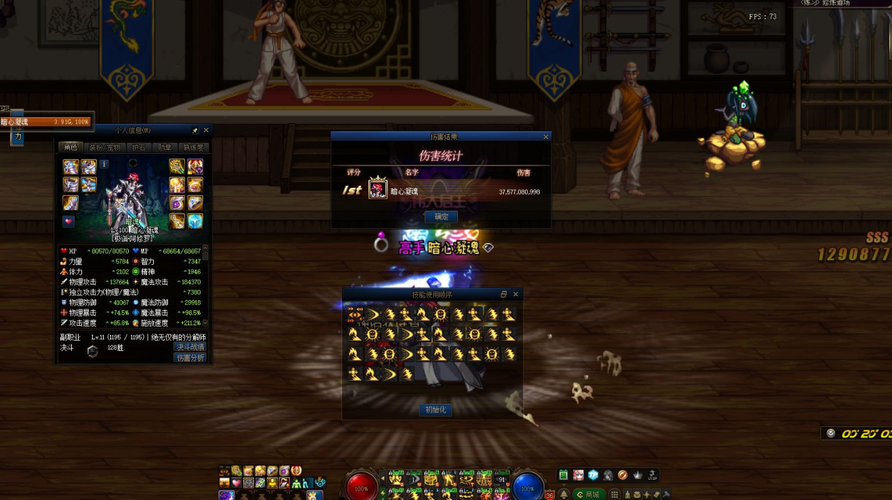Pin the personal info panel

click(x=195, y=131)
